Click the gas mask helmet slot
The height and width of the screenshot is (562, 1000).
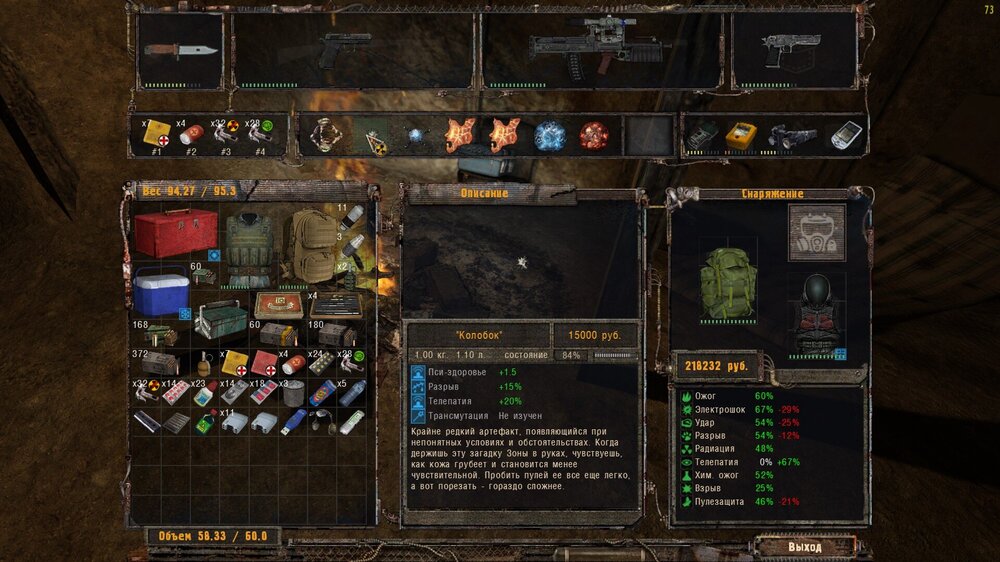point(817,233)
